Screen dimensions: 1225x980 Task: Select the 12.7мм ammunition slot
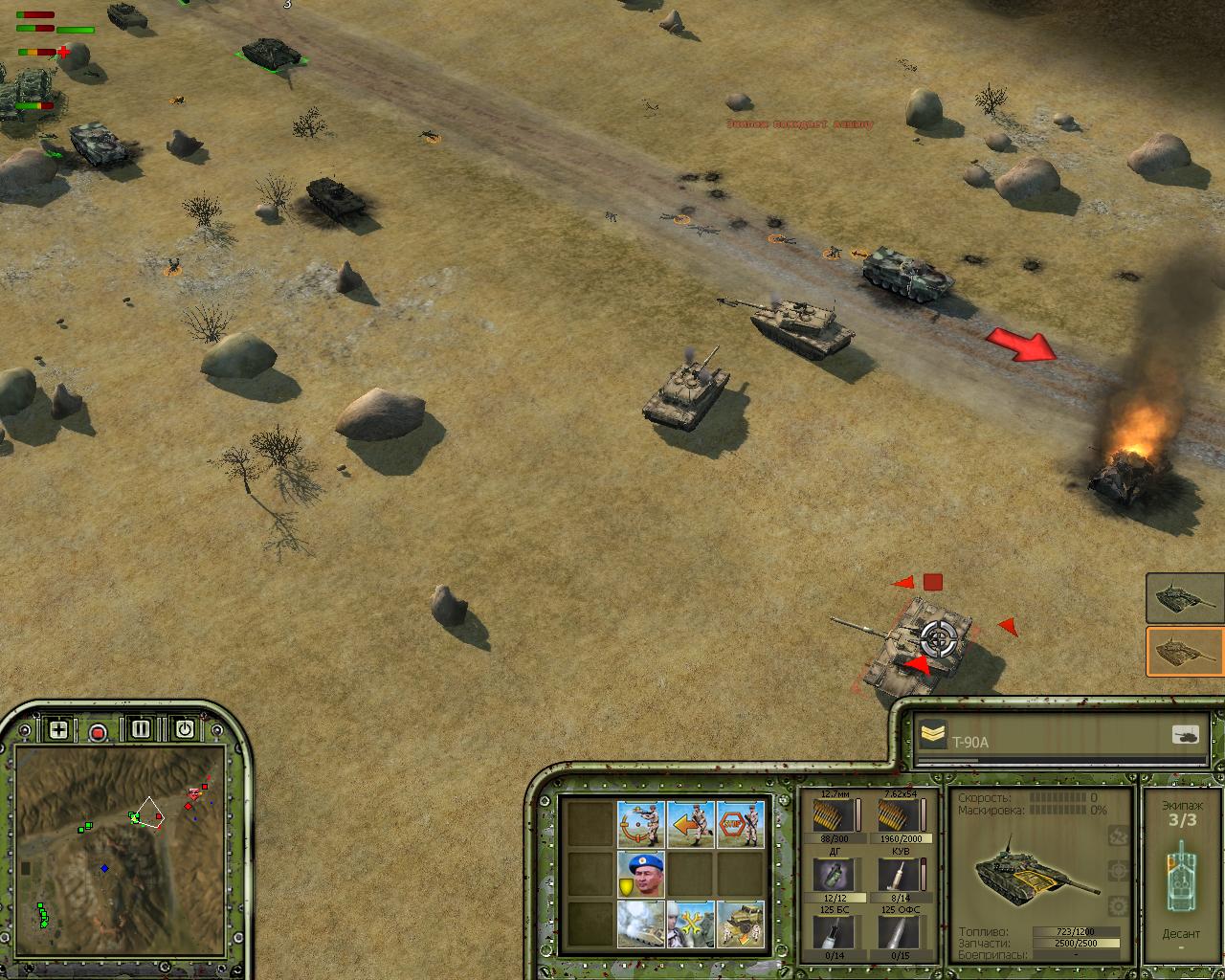point(835,815)
